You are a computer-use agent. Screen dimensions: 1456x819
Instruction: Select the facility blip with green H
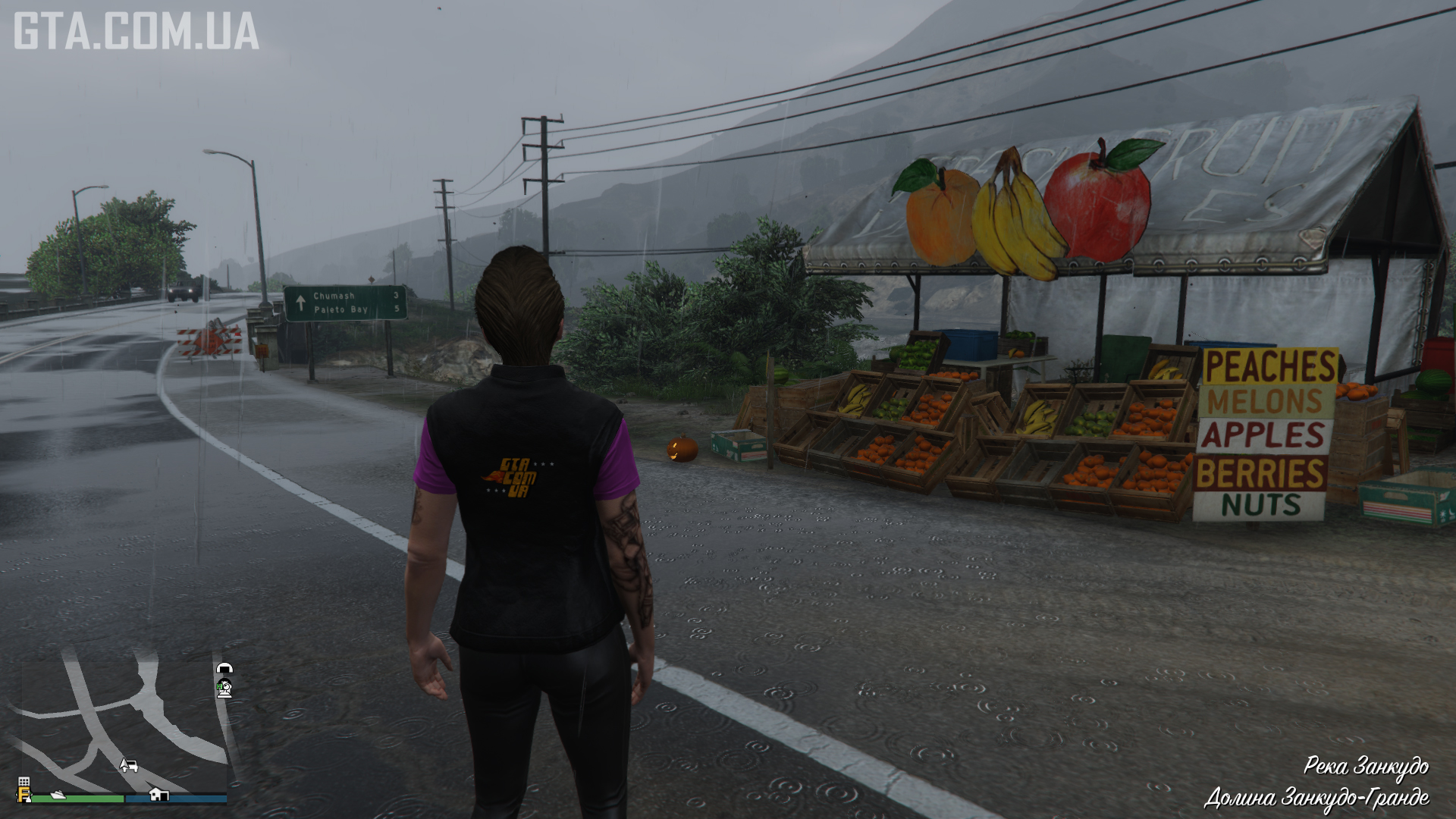point(224,689)
